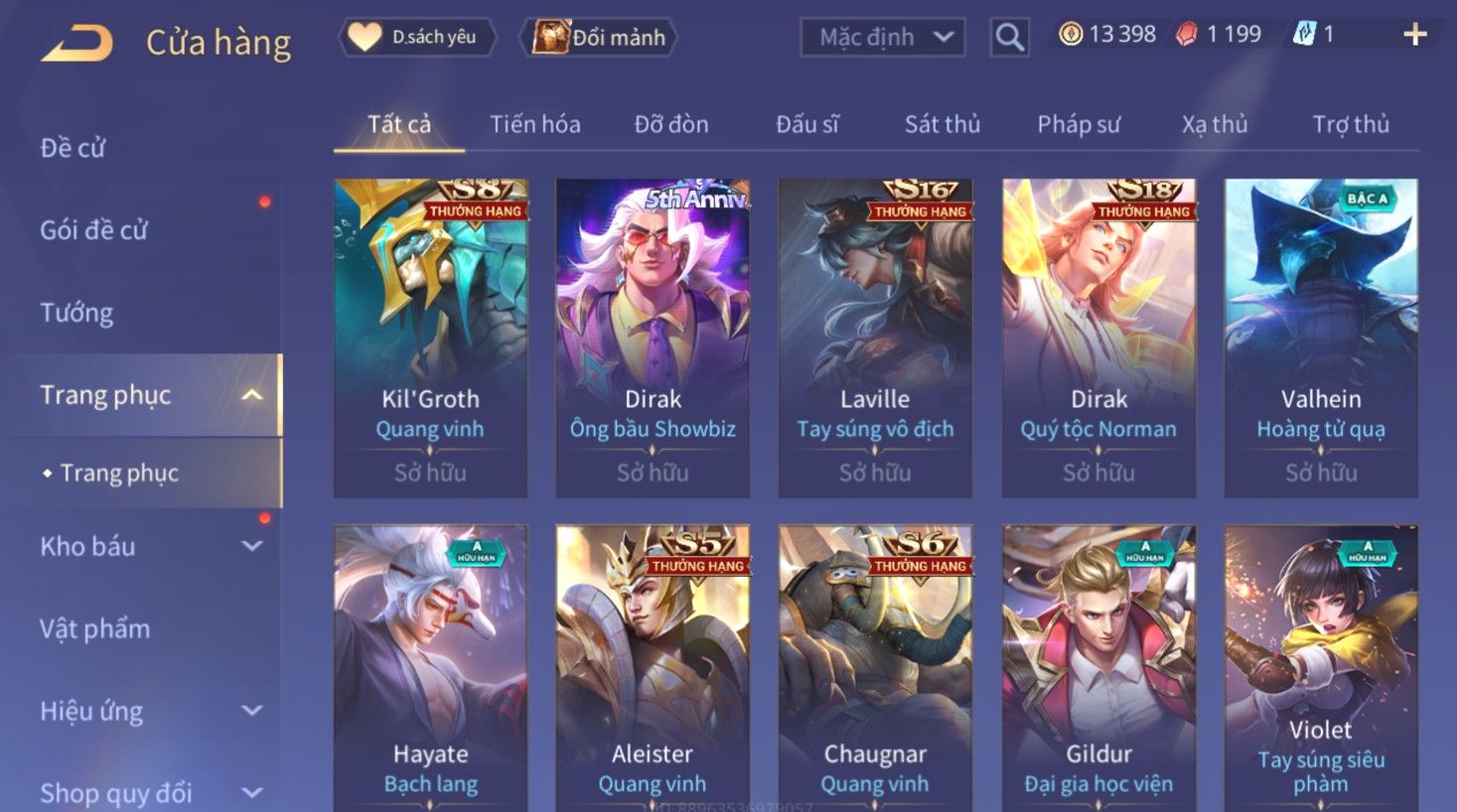Viewport: 1457px width, 812px height.
Task: Pick the Hayate Bạch lang skin
Action: pyautogui.click(x=430, y=667)
